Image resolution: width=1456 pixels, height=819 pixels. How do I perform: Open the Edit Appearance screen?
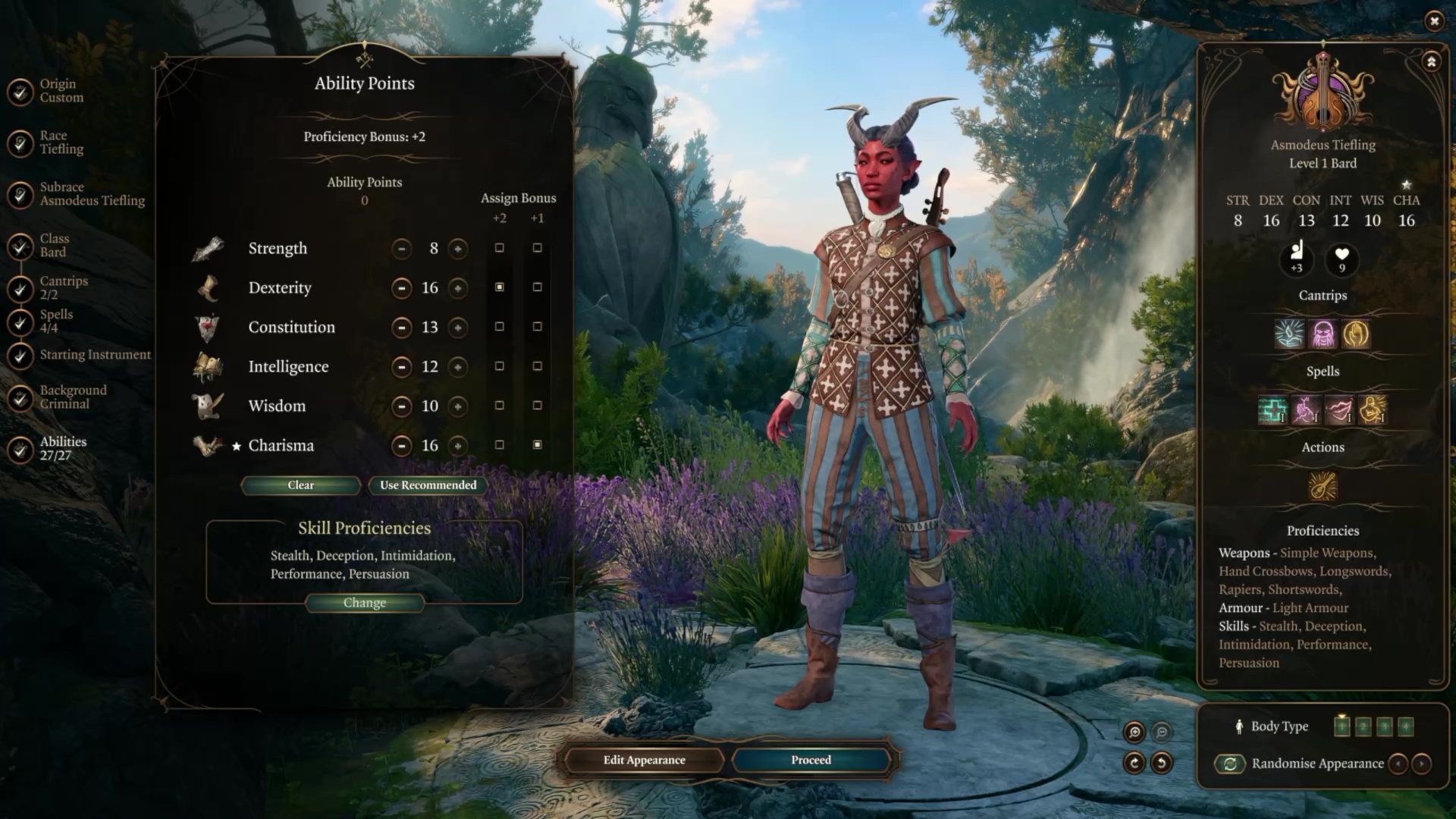(644, 760)
